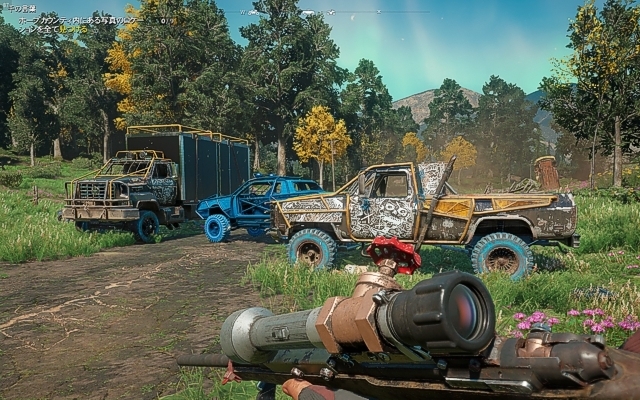Click the compass bar at top
The height and width of the screenshot is (400, 640).
pos(320,12)
